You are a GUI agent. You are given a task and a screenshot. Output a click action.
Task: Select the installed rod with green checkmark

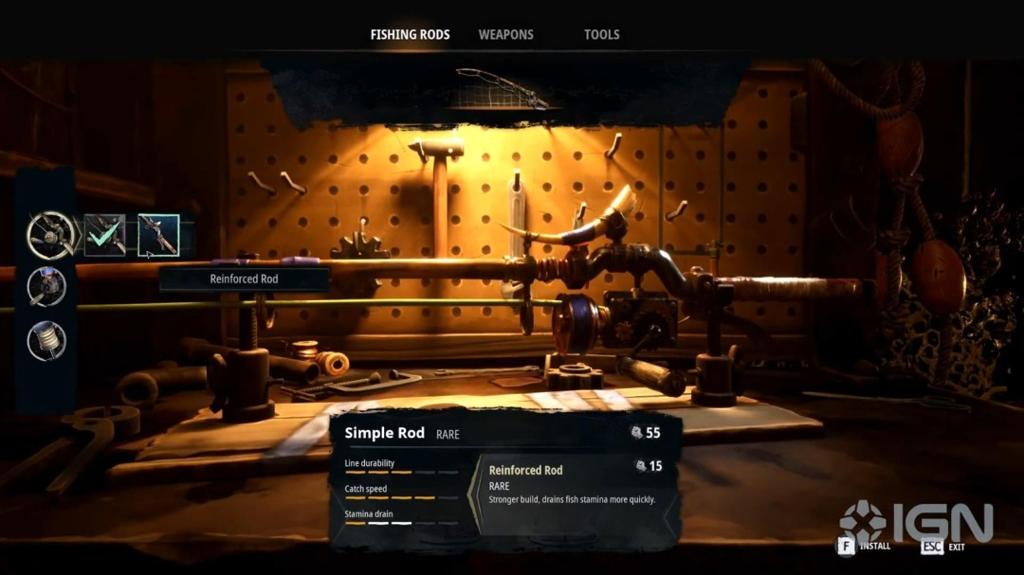105,235
